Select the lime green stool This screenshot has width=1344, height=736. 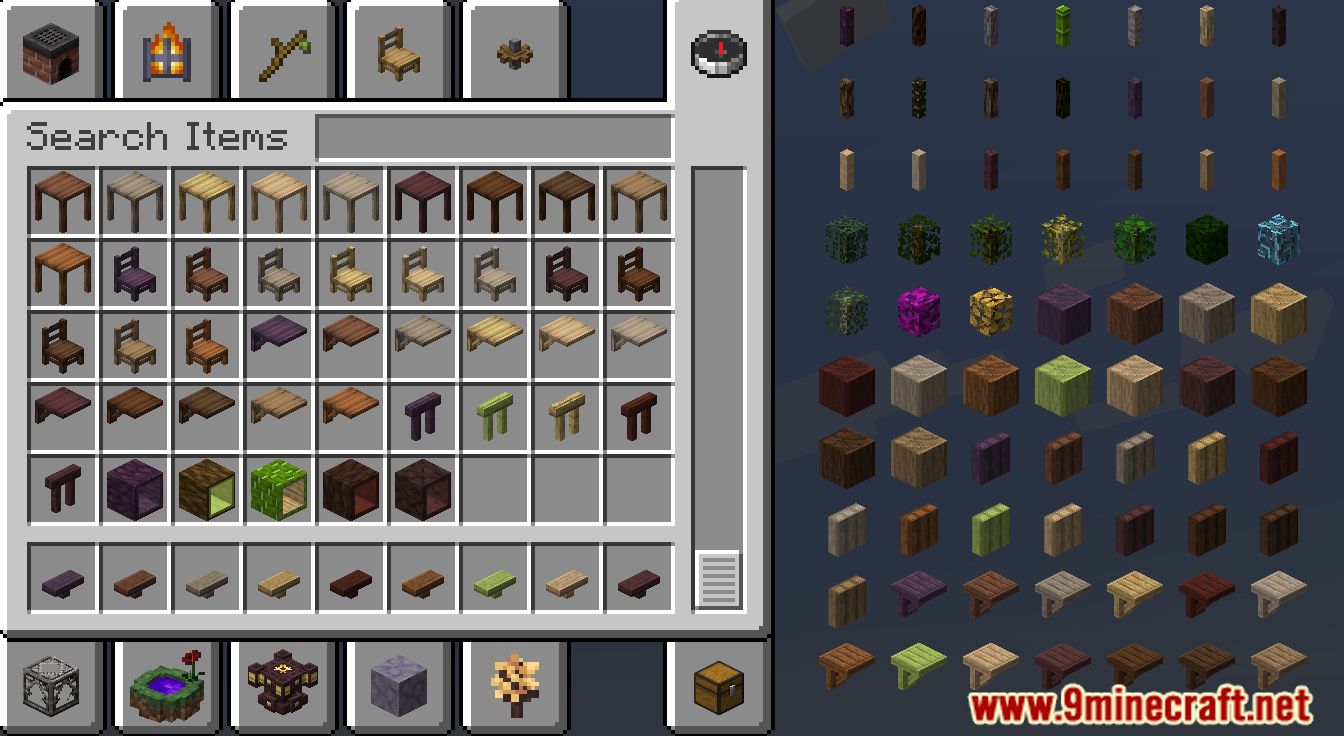coord(495,415)
